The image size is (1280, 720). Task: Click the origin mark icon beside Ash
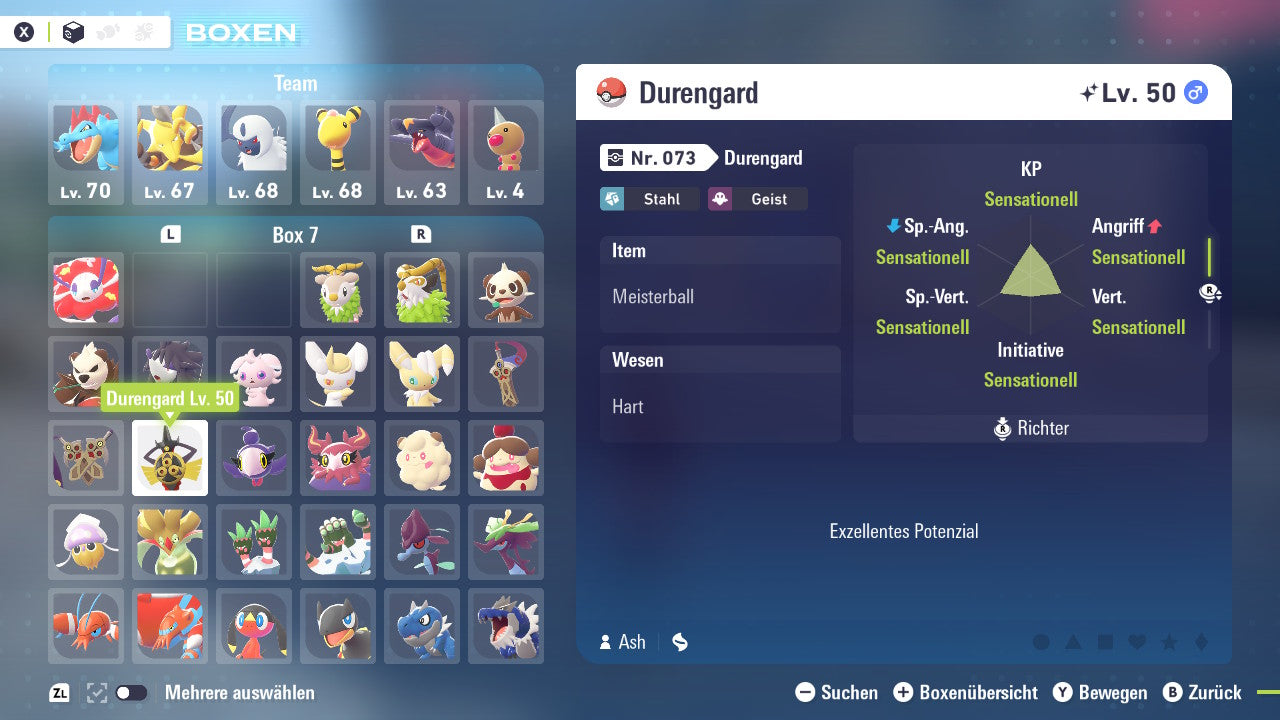[679, 642]
